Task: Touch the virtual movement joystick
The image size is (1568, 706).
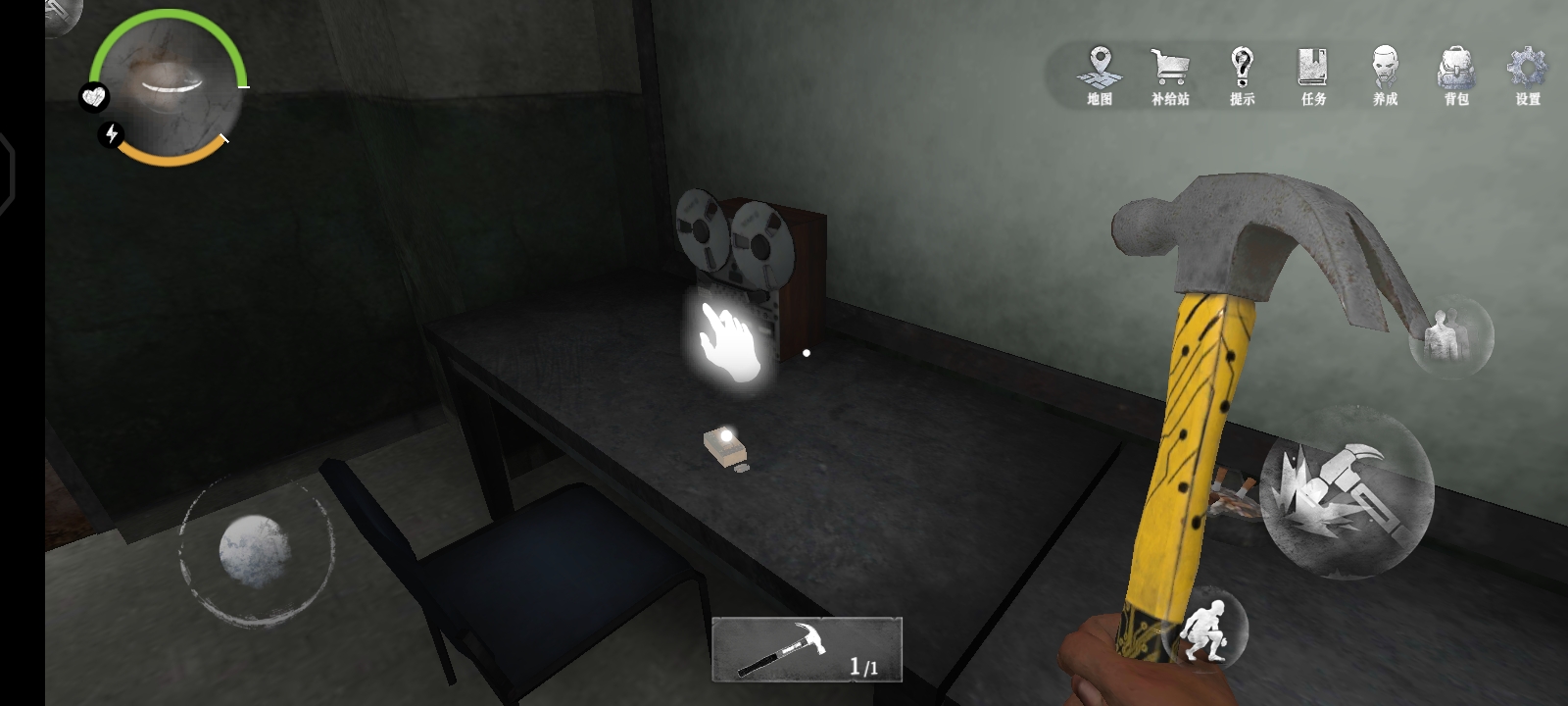Action: coord(255,550)
